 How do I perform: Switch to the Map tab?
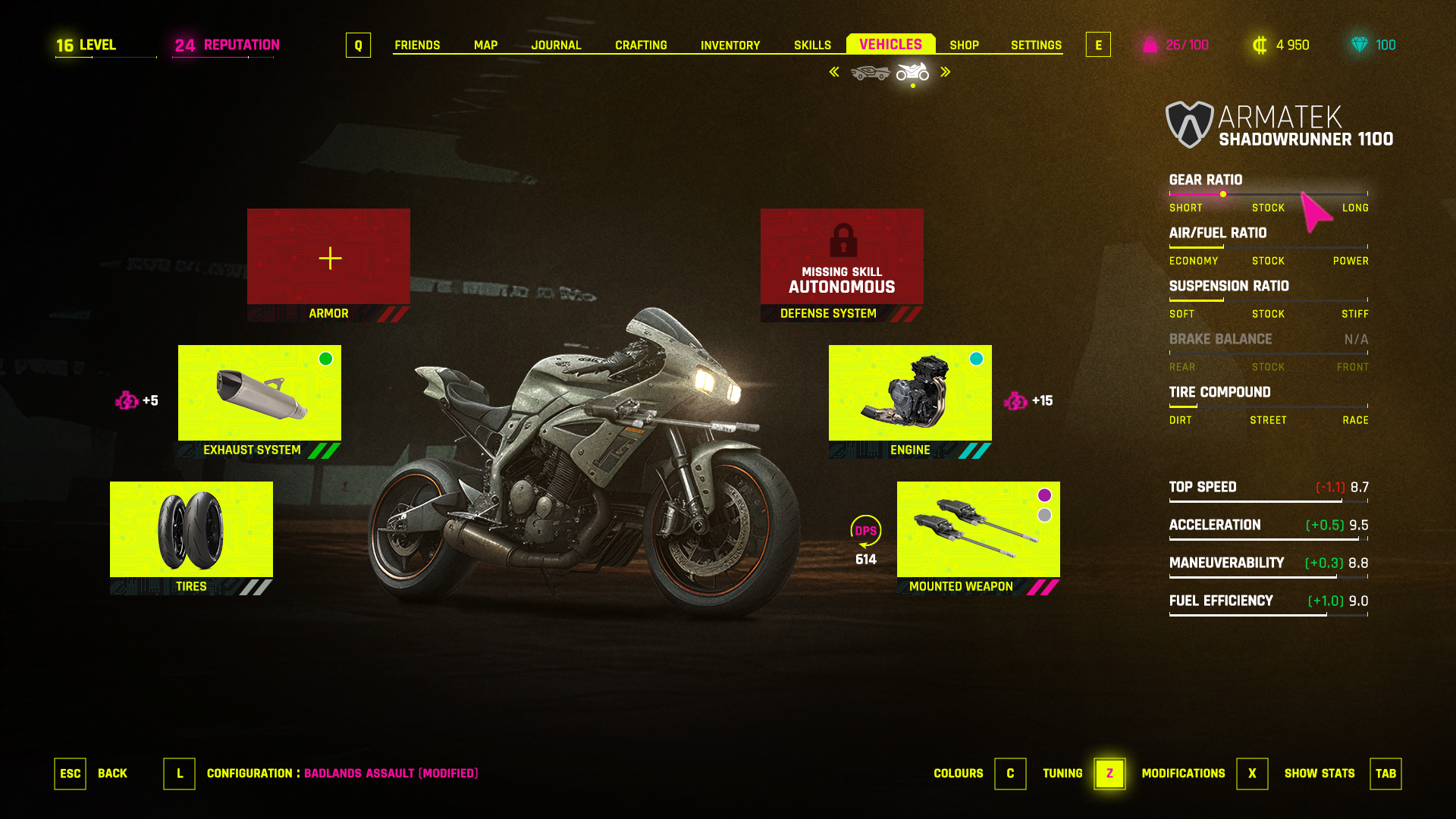[485, 45]
